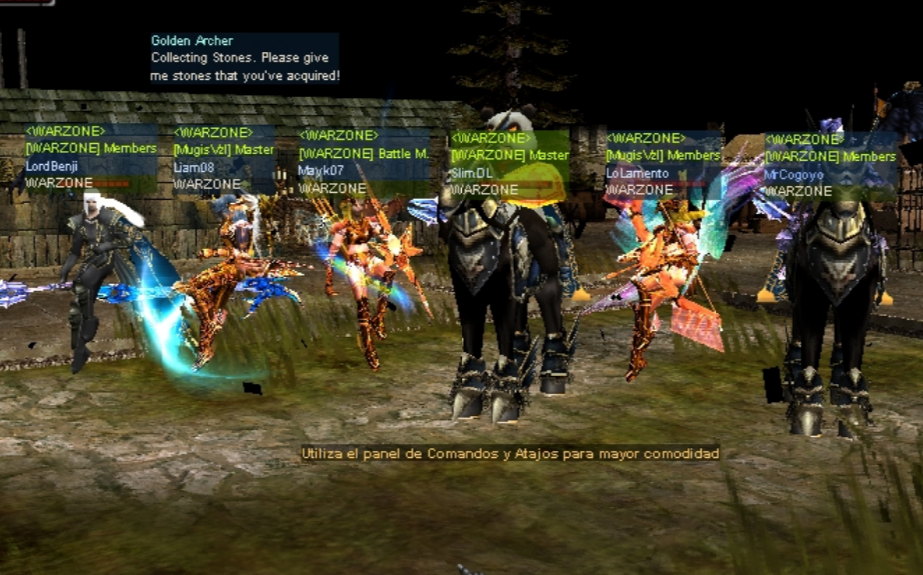Select the LoLamento player nameplate
Viewport: 923px width, 575px height.
pyautogui.click(x=637, y=173)
